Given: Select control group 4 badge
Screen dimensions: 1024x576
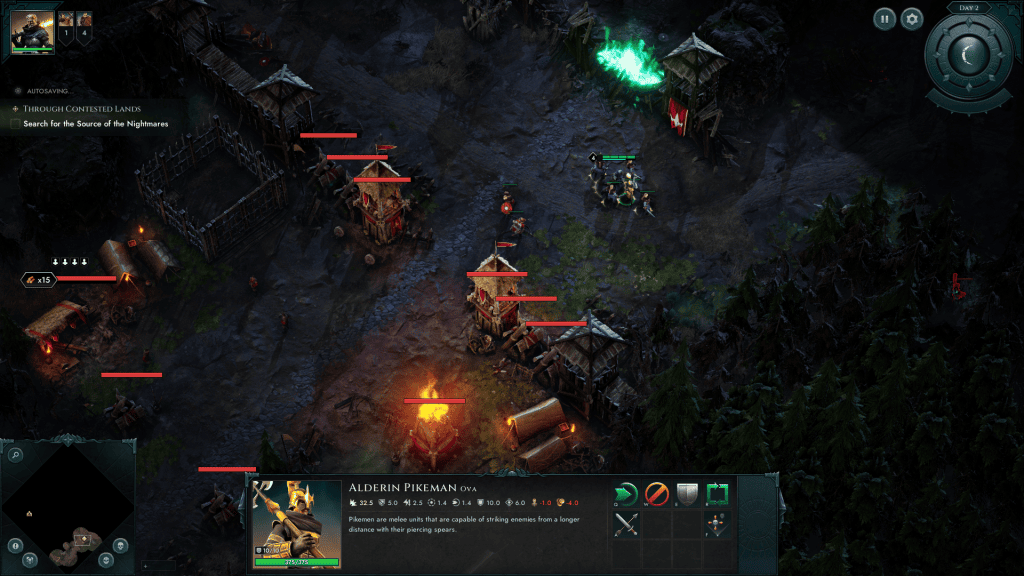Looking at the screenshot, I should (x=85, y=24).
